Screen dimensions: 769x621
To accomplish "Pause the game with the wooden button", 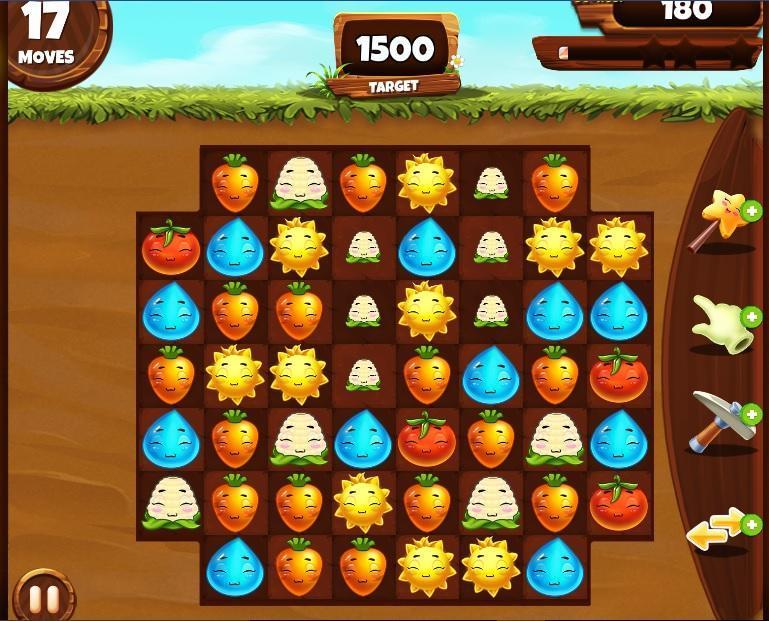I will click(44, 598).
